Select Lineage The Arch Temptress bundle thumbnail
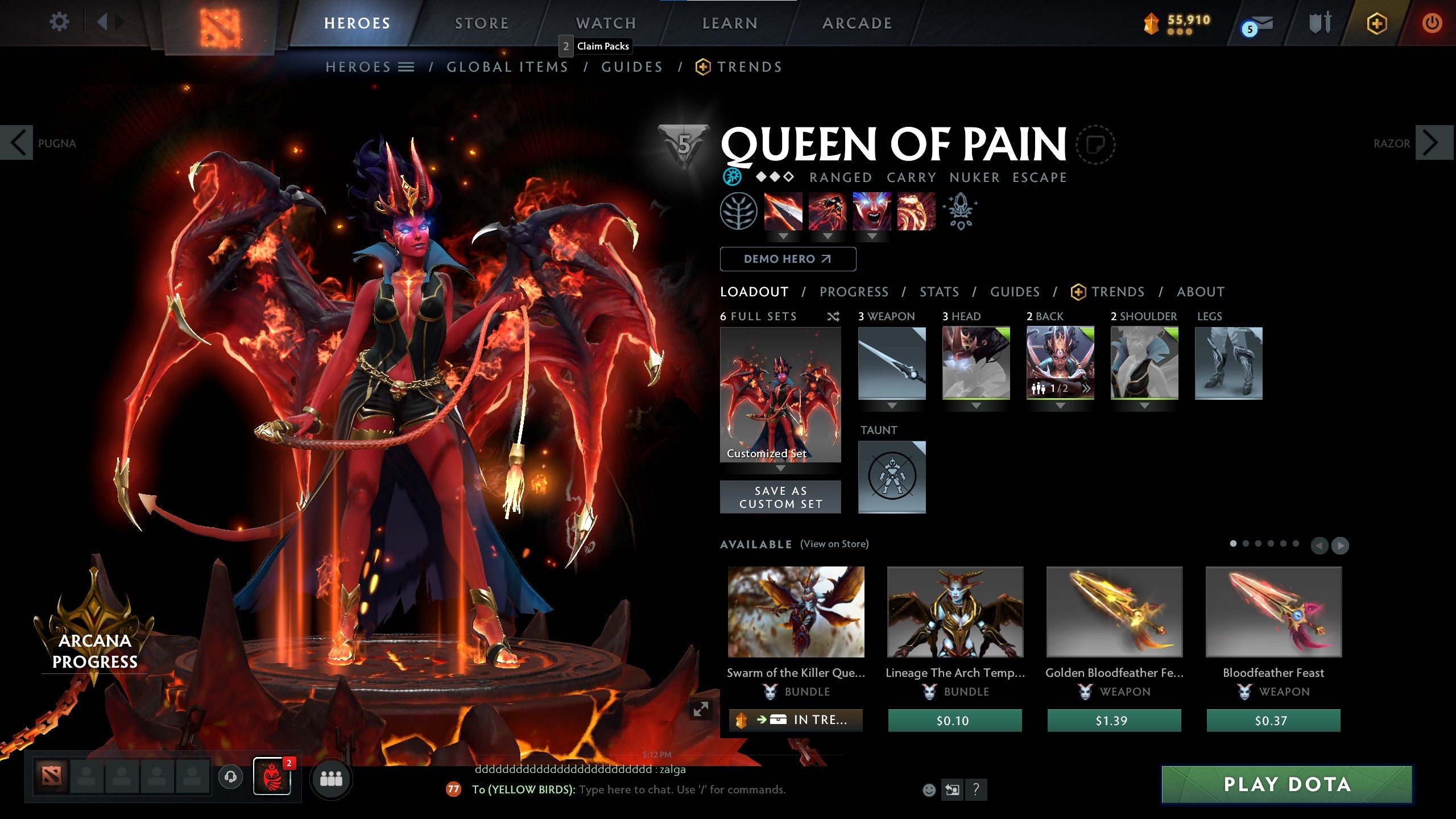This screenshot has width=1456, height=819. click(x=955, y=612)
